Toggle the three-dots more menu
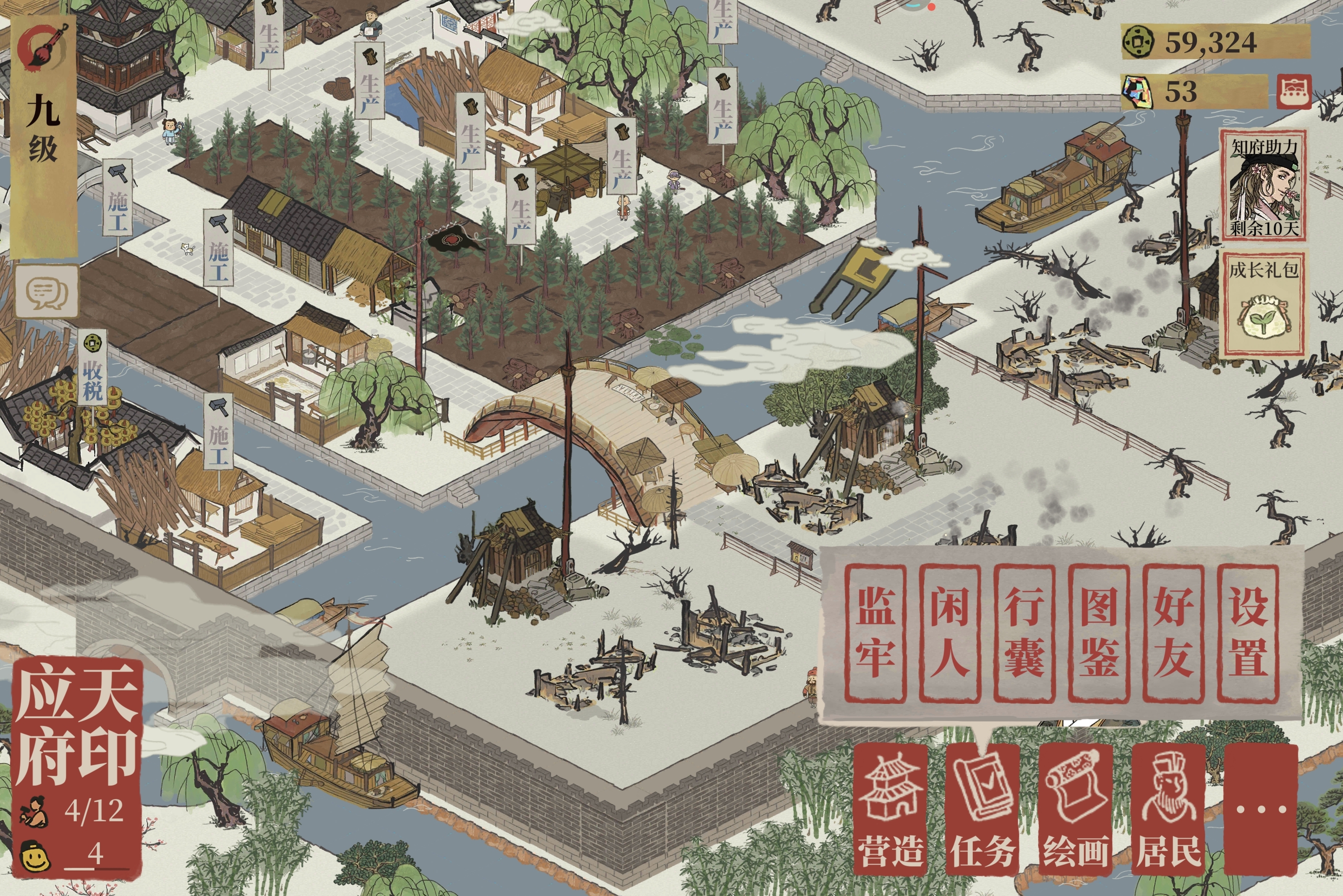1343x896 pixels. click(x=1261, y=809)
